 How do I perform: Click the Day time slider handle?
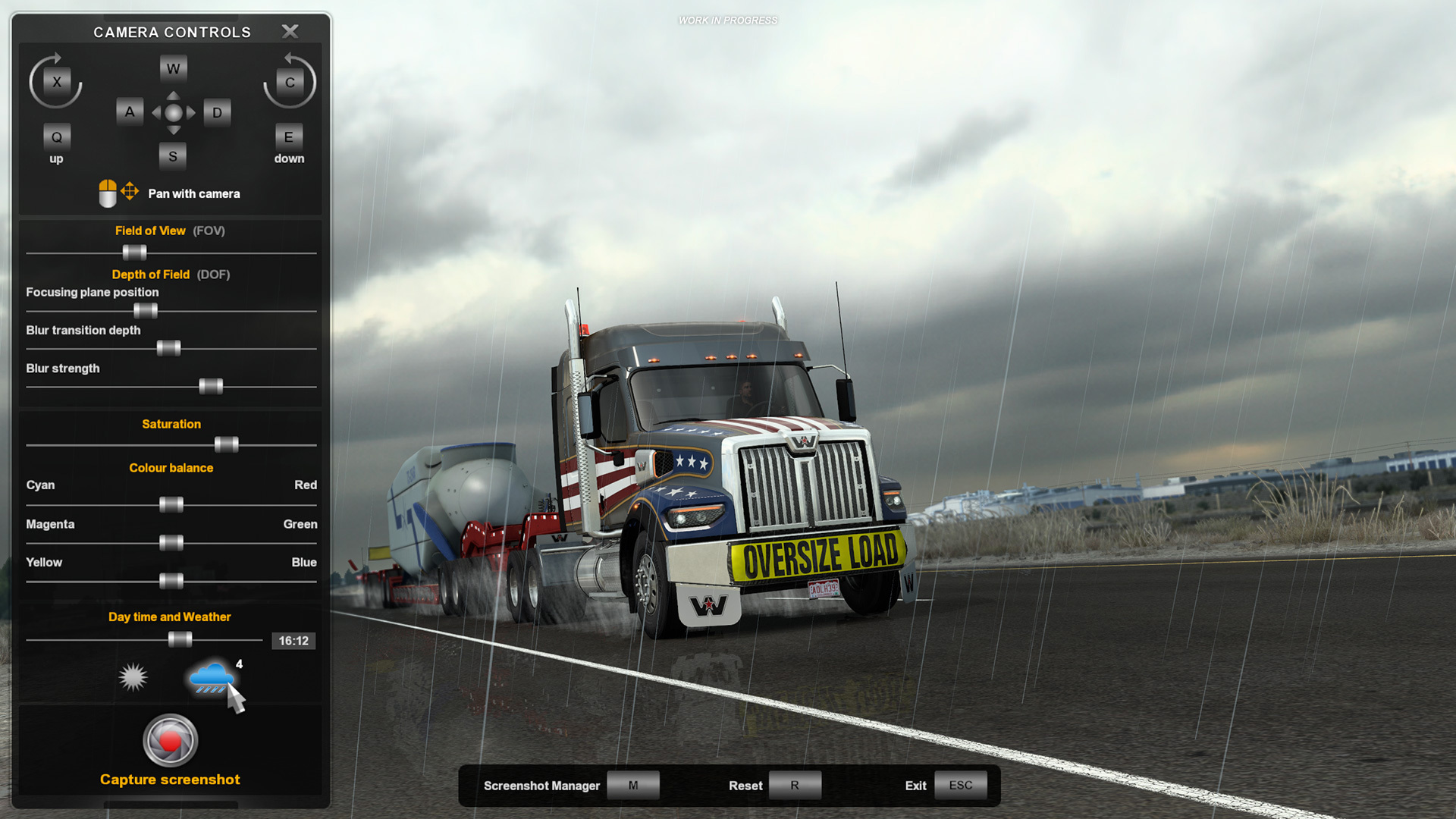(x=180, y=640)
